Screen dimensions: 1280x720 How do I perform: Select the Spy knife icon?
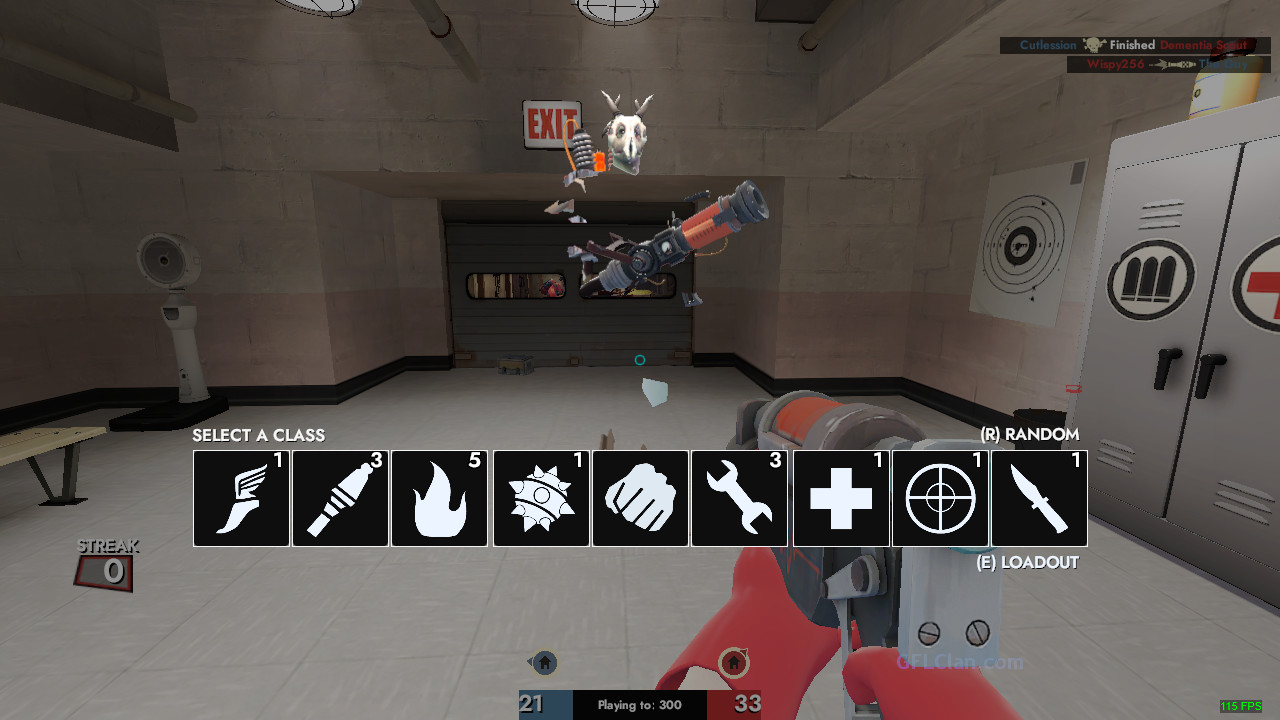coord(1039,498)
